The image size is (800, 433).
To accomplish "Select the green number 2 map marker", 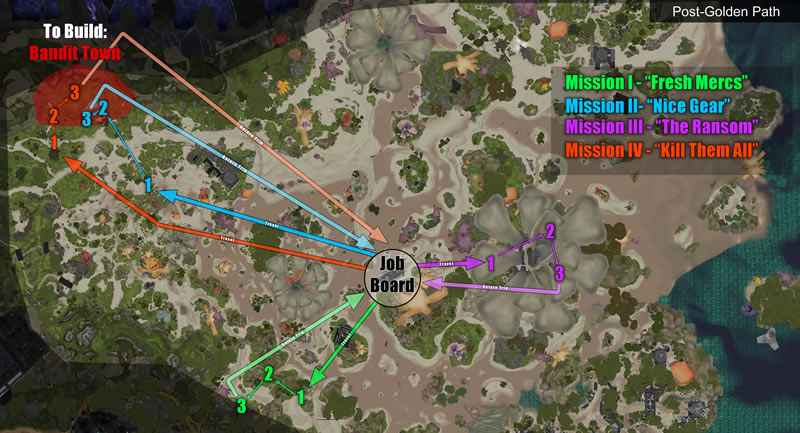I will 267,375.
